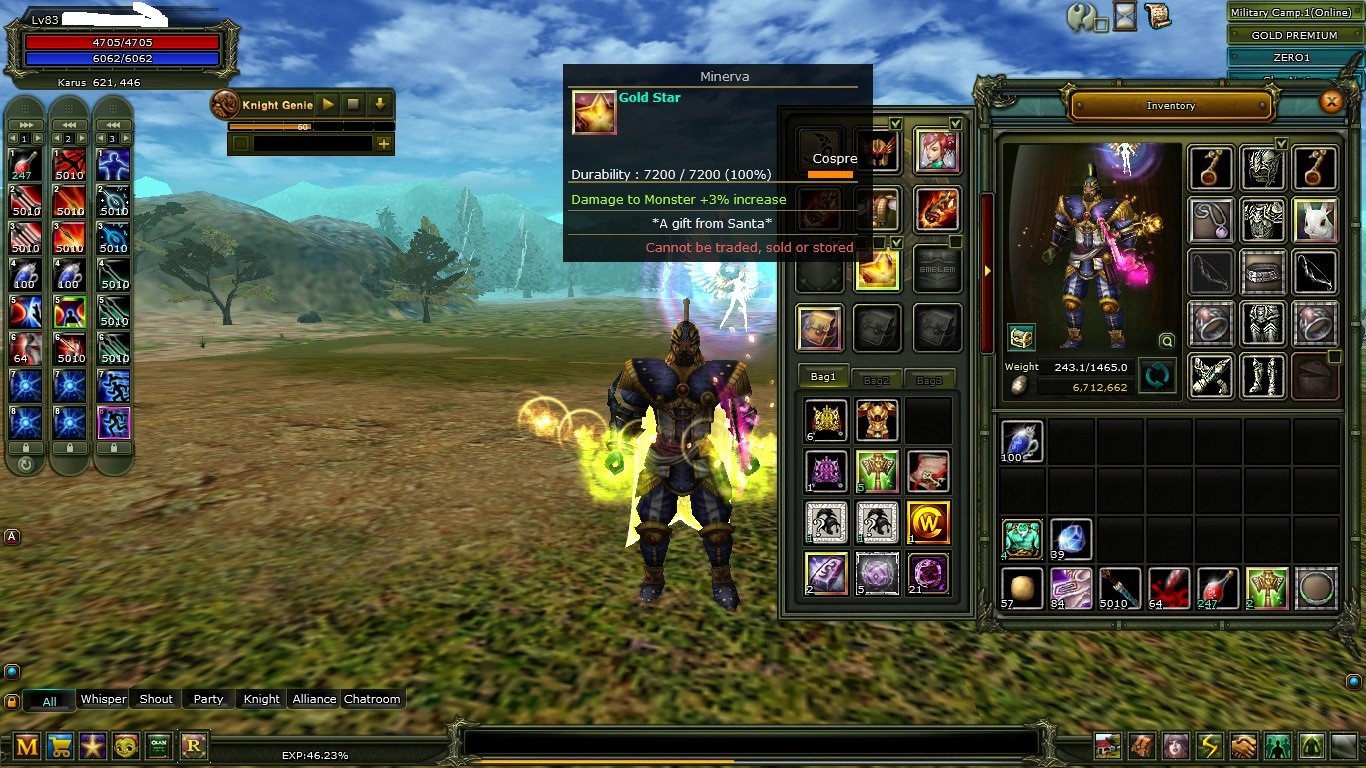Open the treasure chest under character preview
Screen dimensions: 1366x768
1021,337
